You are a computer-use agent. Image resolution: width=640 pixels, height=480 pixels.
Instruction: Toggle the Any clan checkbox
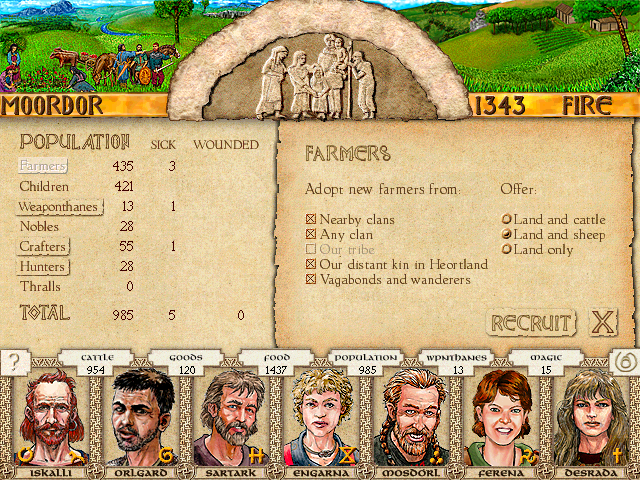[311, 234]
